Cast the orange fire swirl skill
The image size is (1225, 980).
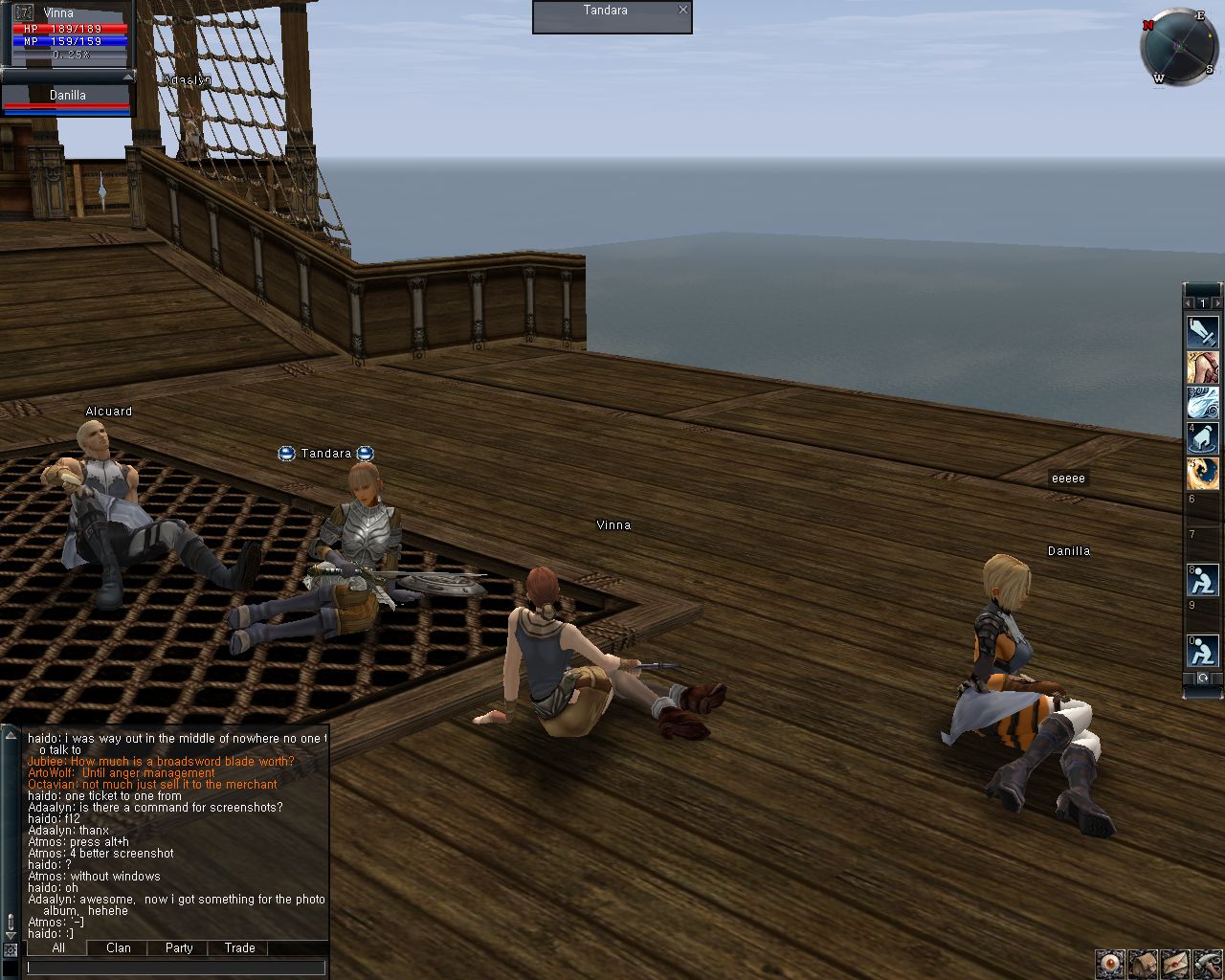1203,473
